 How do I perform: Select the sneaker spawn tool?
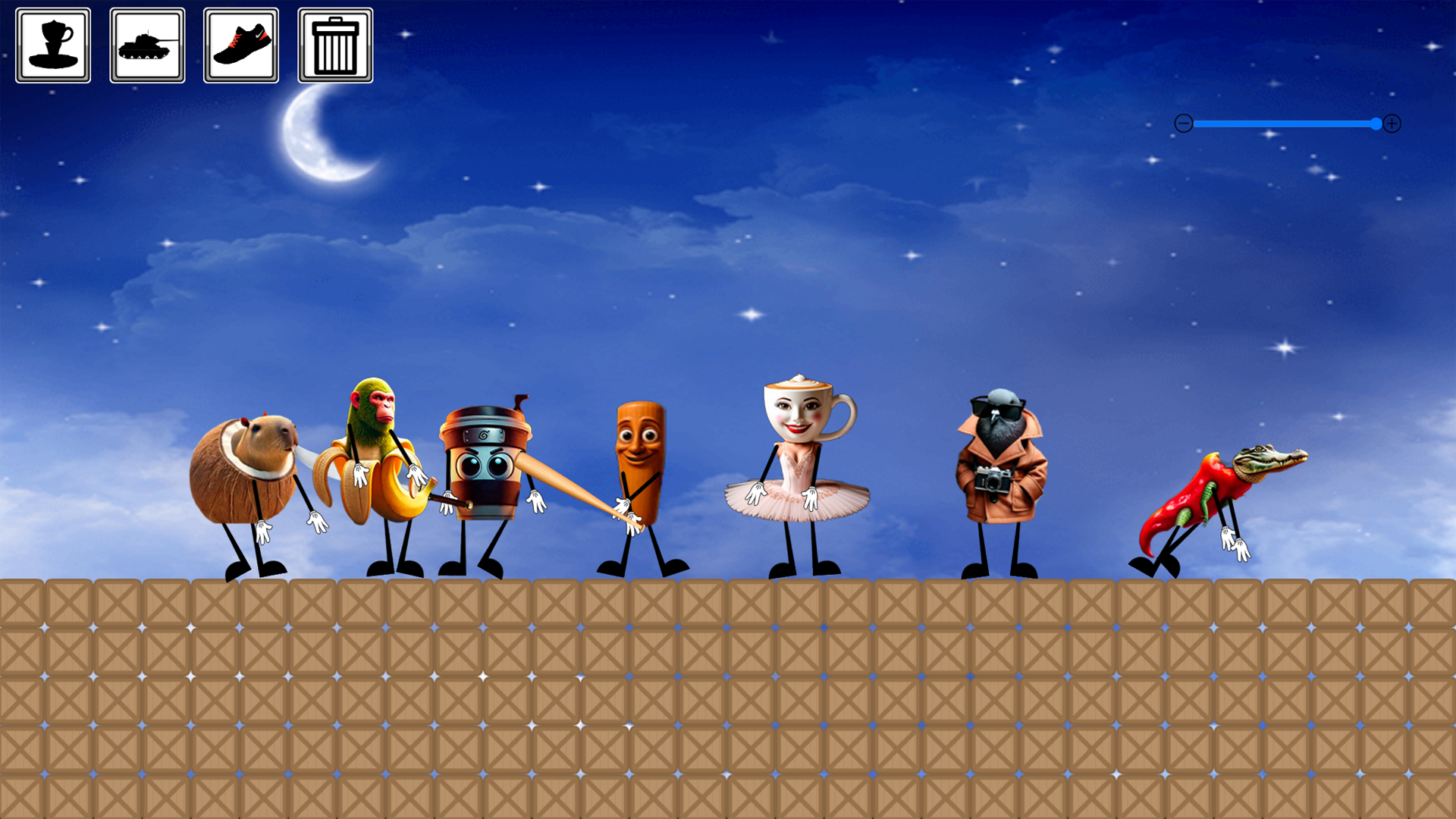tap(241, 44)
